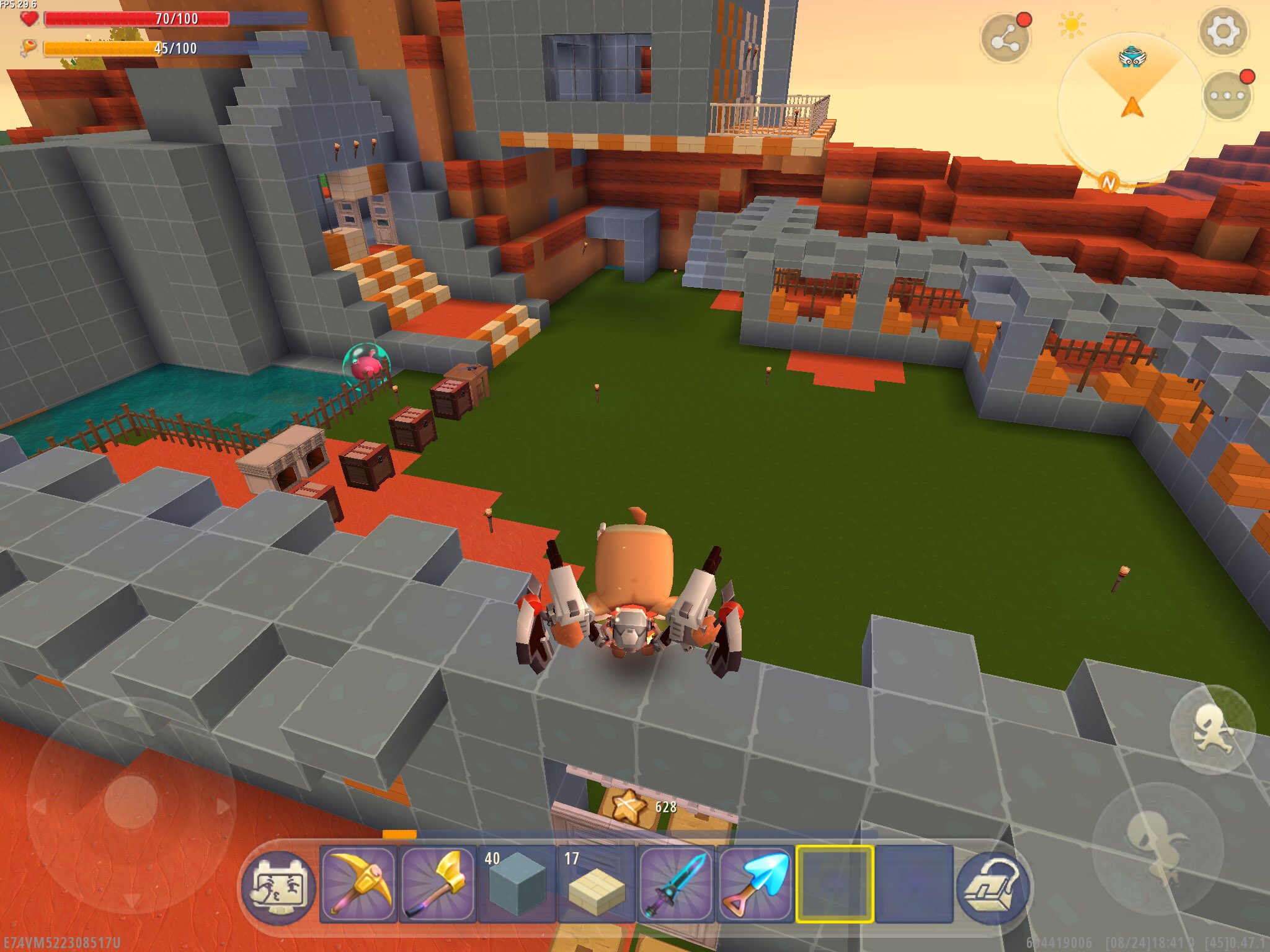This screenshot has height=952, width=1270.
Task: Equip the blue crystal shovel
Action: coord(755,884)
